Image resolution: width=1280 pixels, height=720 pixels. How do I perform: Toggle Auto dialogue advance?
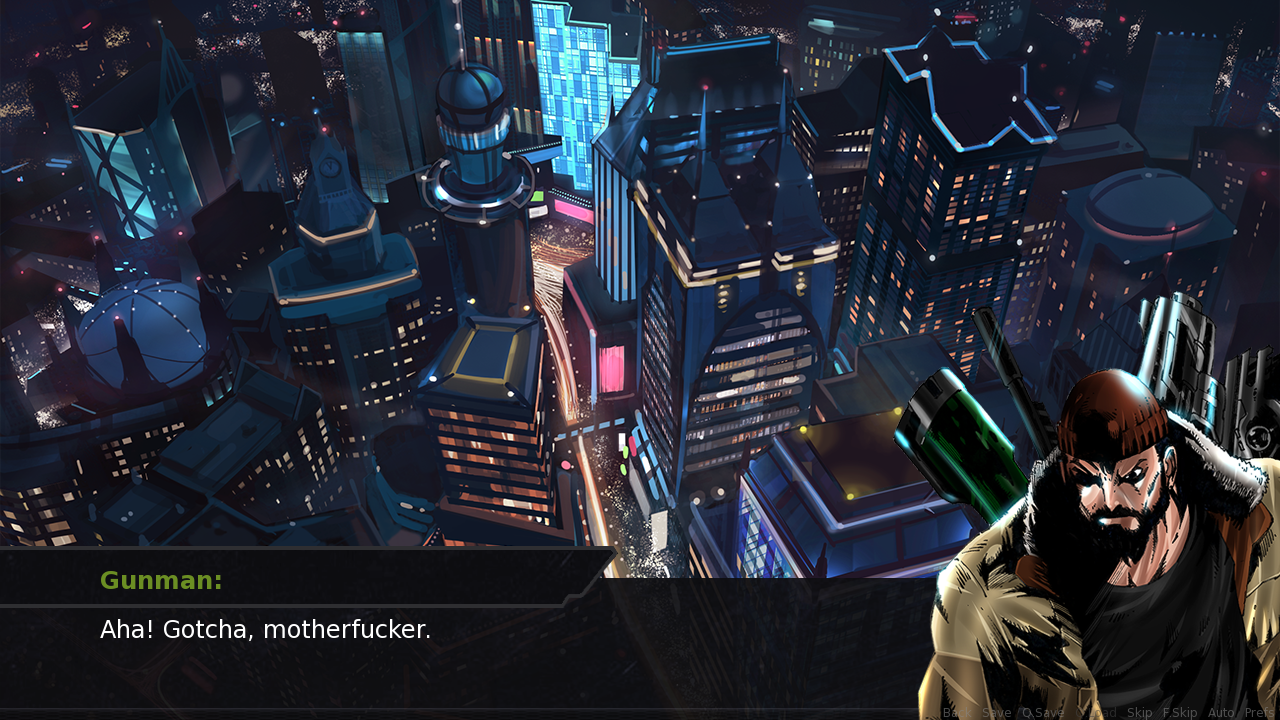1221,713
